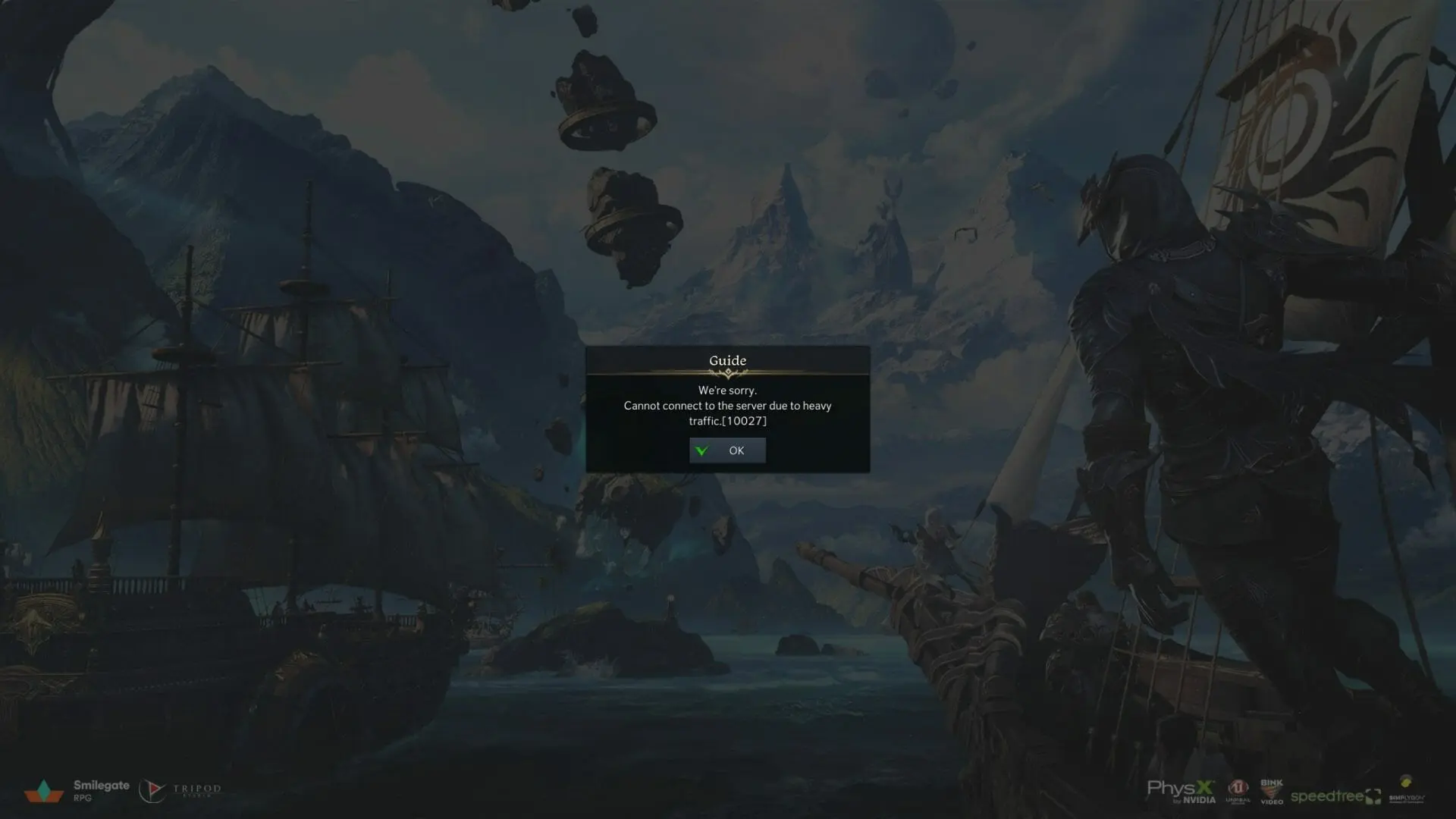Click the Unreal Engine circular logo
The width and height of the screenshot is (1456, 819).
tap(1238, 787)
